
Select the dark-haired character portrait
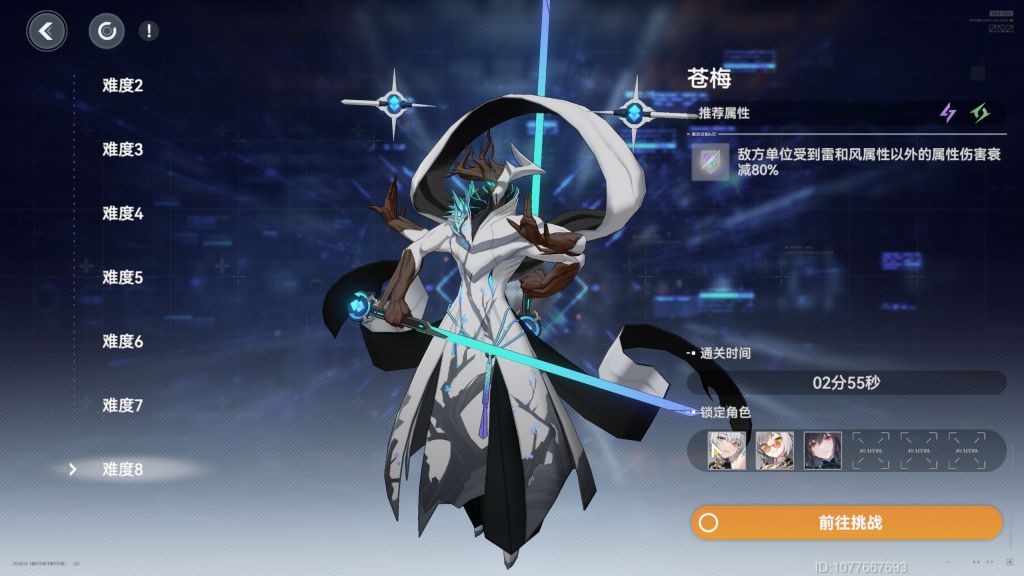point(823,450)
